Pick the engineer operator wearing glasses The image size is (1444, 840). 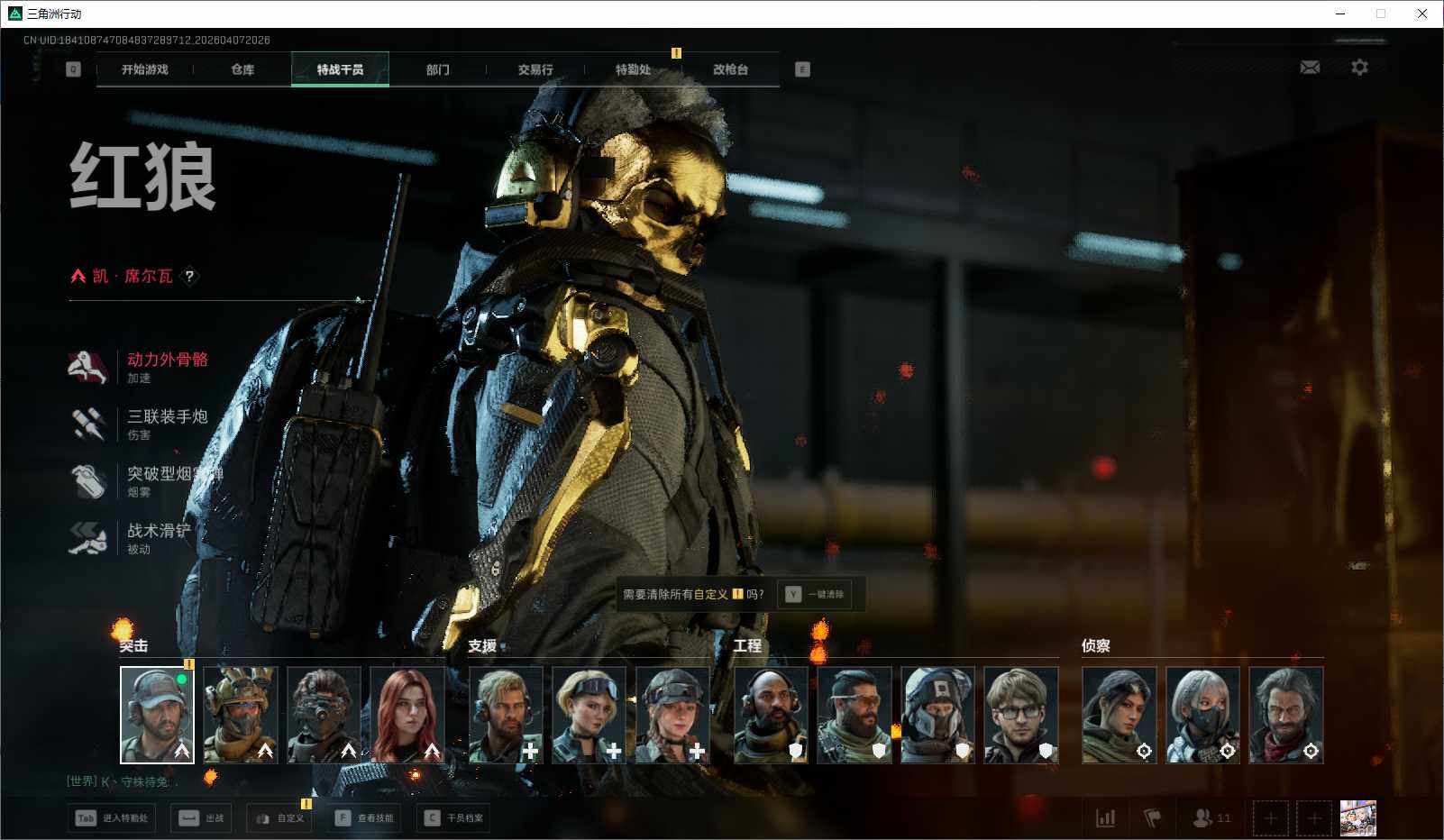[1020, 714]
